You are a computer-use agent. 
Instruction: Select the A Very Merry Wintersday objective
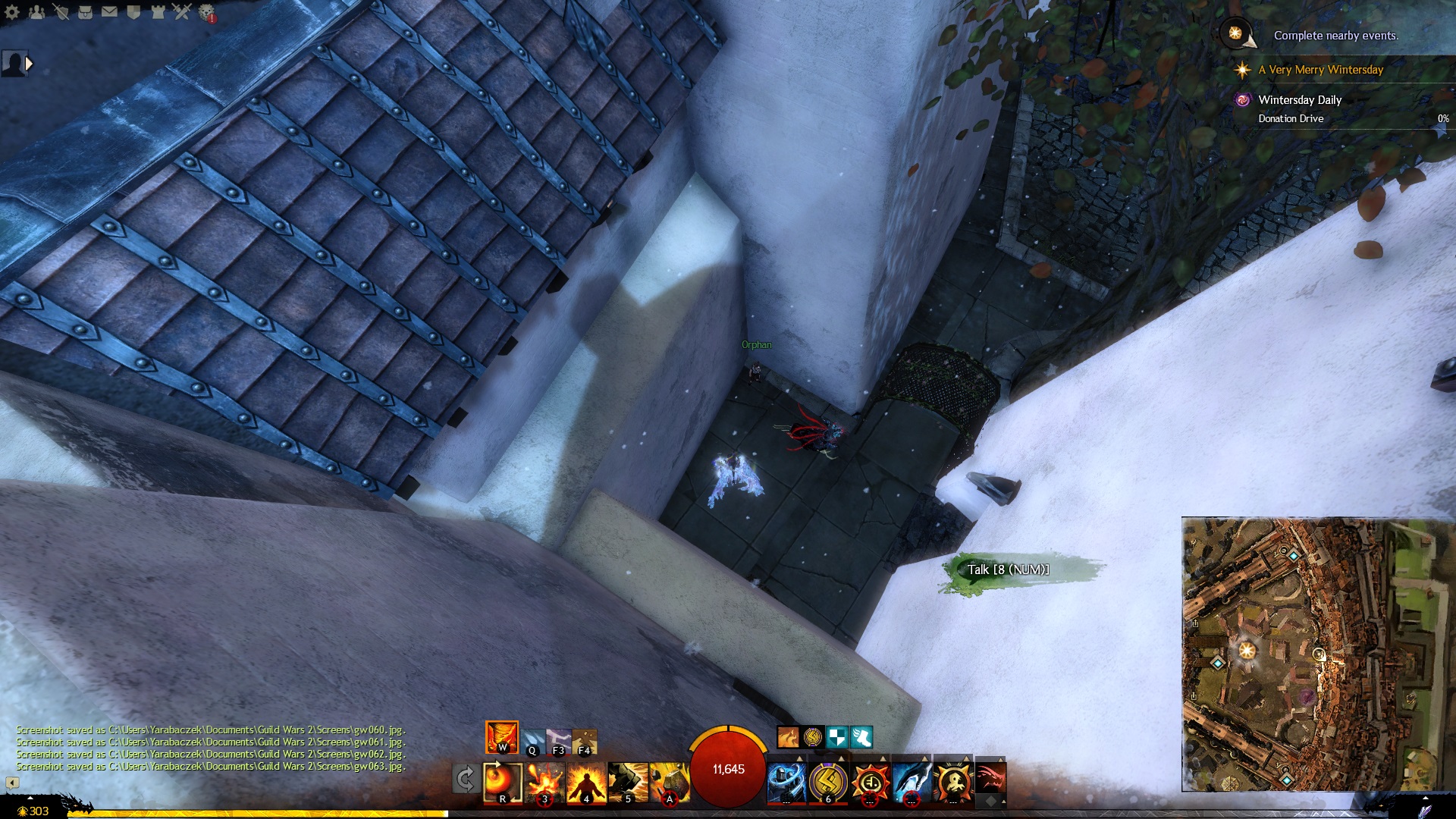1320,70
